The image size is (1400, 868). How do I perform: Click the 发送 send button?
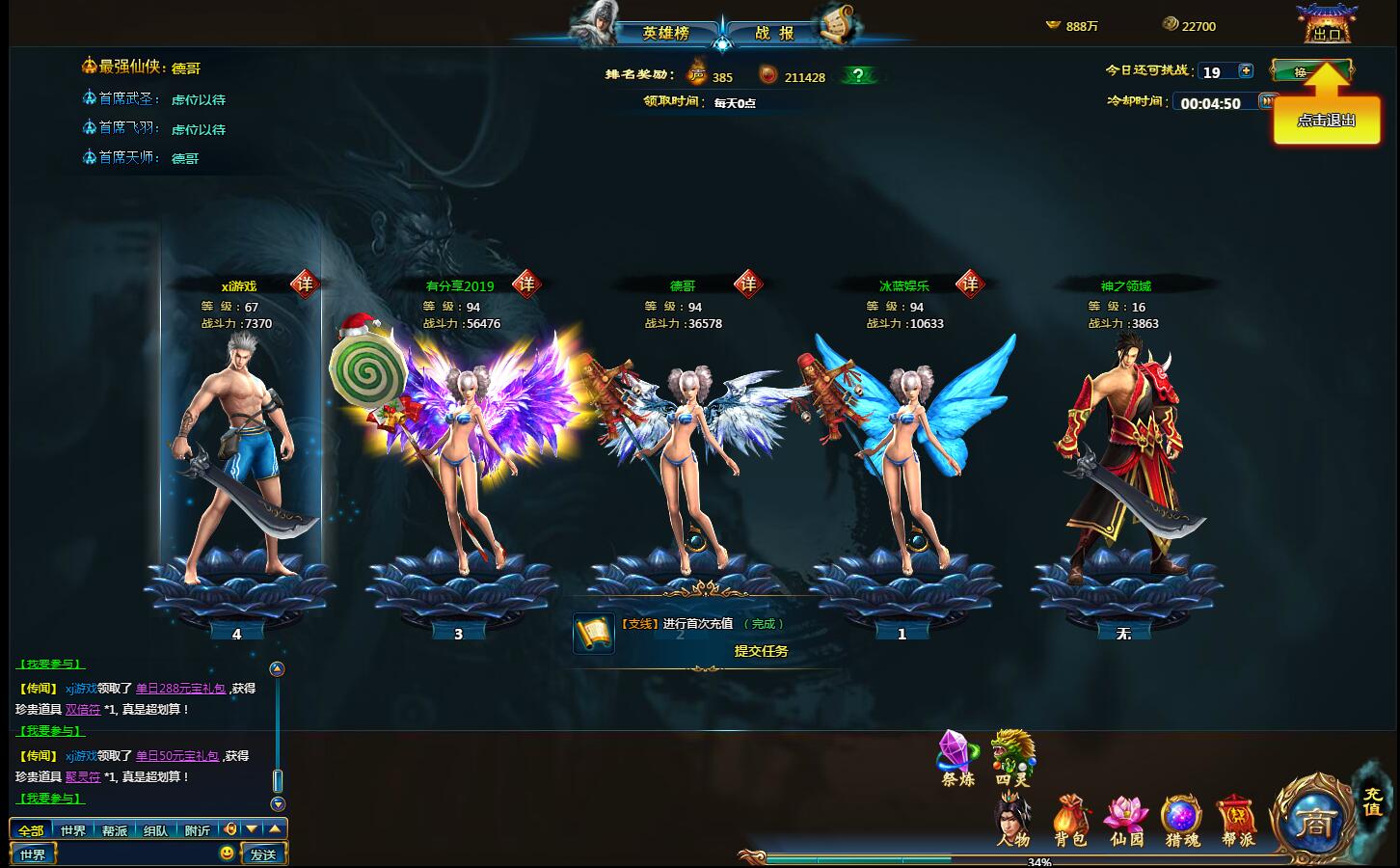[264, 853]
